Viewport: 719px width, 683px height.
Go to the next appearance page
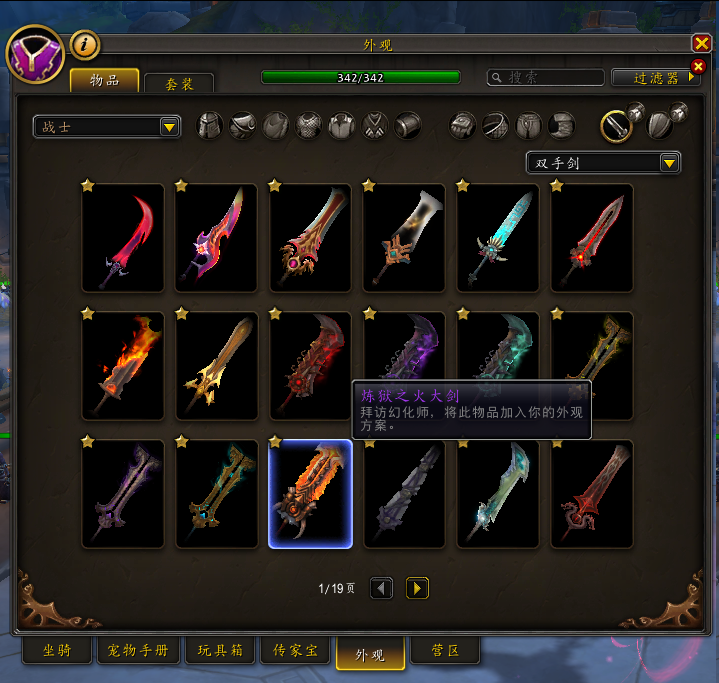417,588
